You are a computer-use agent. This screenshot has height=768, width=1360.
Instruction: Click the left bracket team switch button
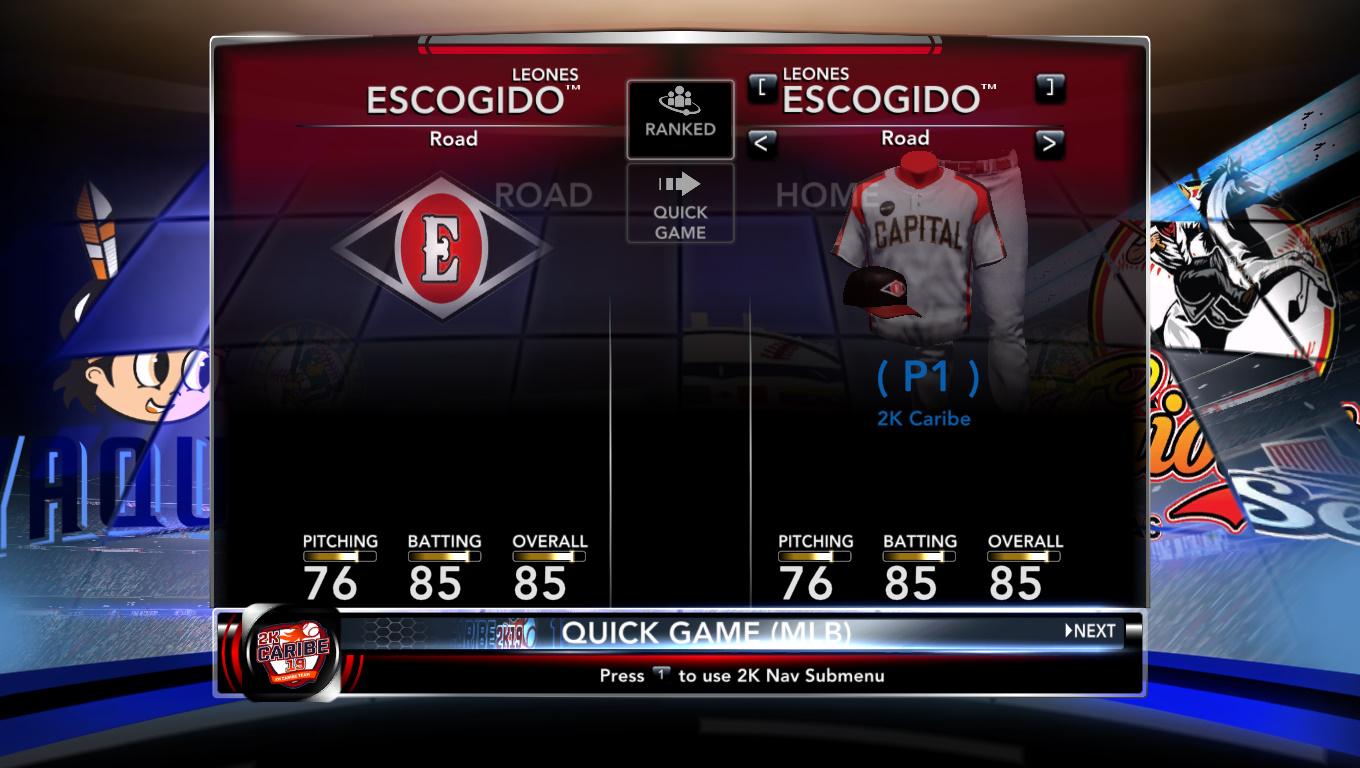(x=762, y=87)
